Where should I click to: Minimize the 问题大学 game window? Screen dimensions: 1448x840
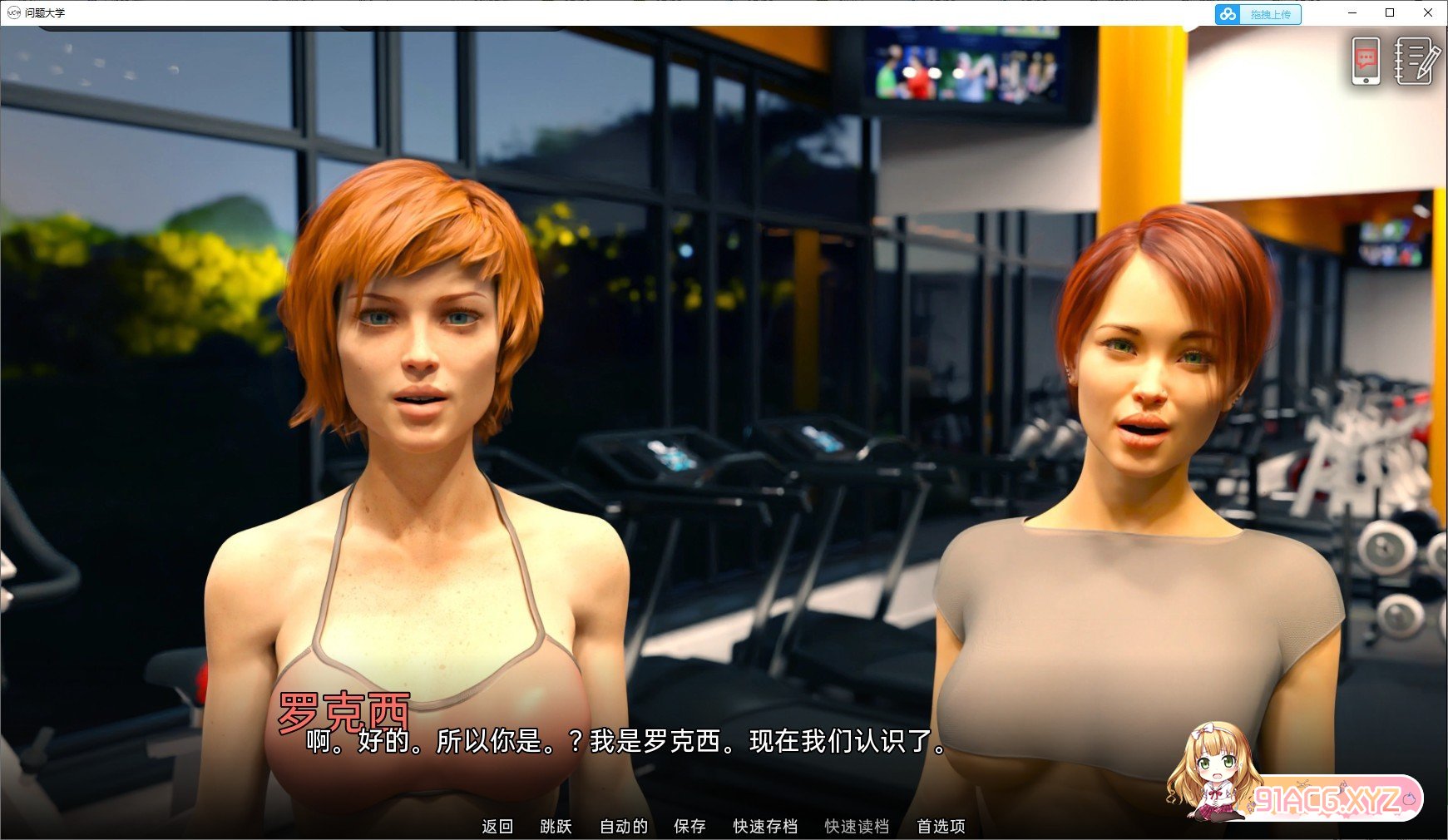click(x=1352, y=12)
